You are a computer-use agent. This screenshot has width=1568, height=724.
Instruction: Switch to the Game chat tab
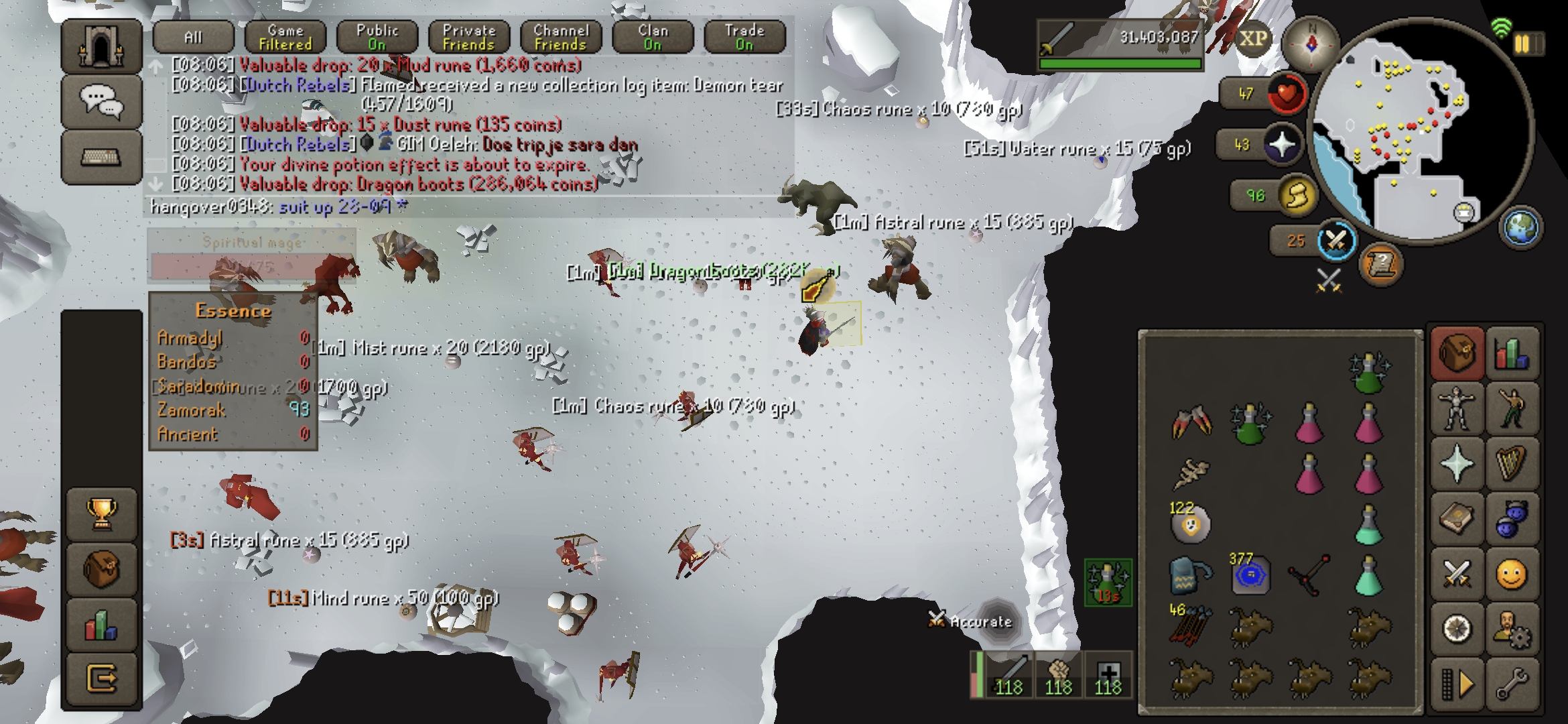(x=285, y=38)
